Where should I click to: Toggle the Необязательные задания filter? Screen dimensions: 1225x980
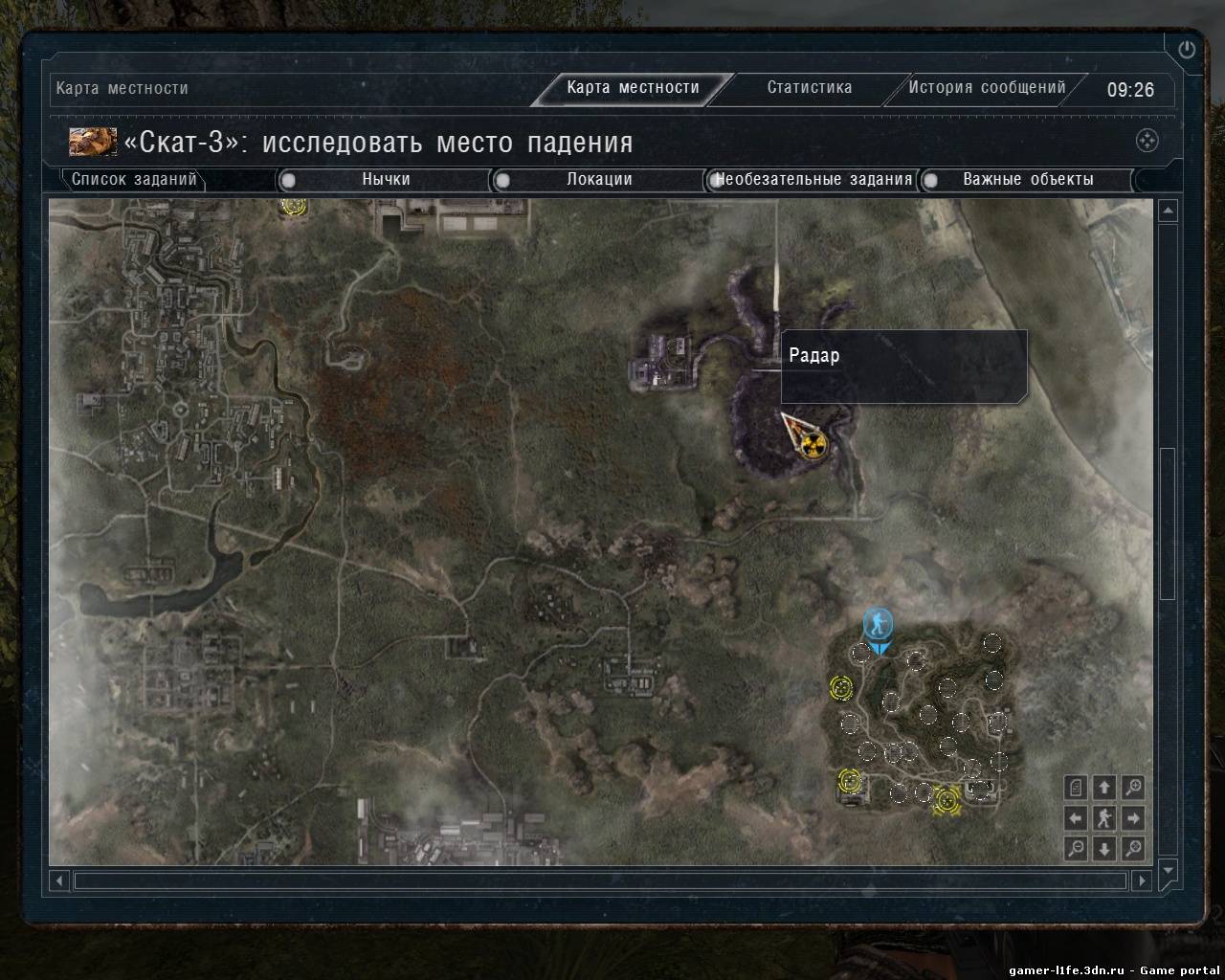[715, 180]
